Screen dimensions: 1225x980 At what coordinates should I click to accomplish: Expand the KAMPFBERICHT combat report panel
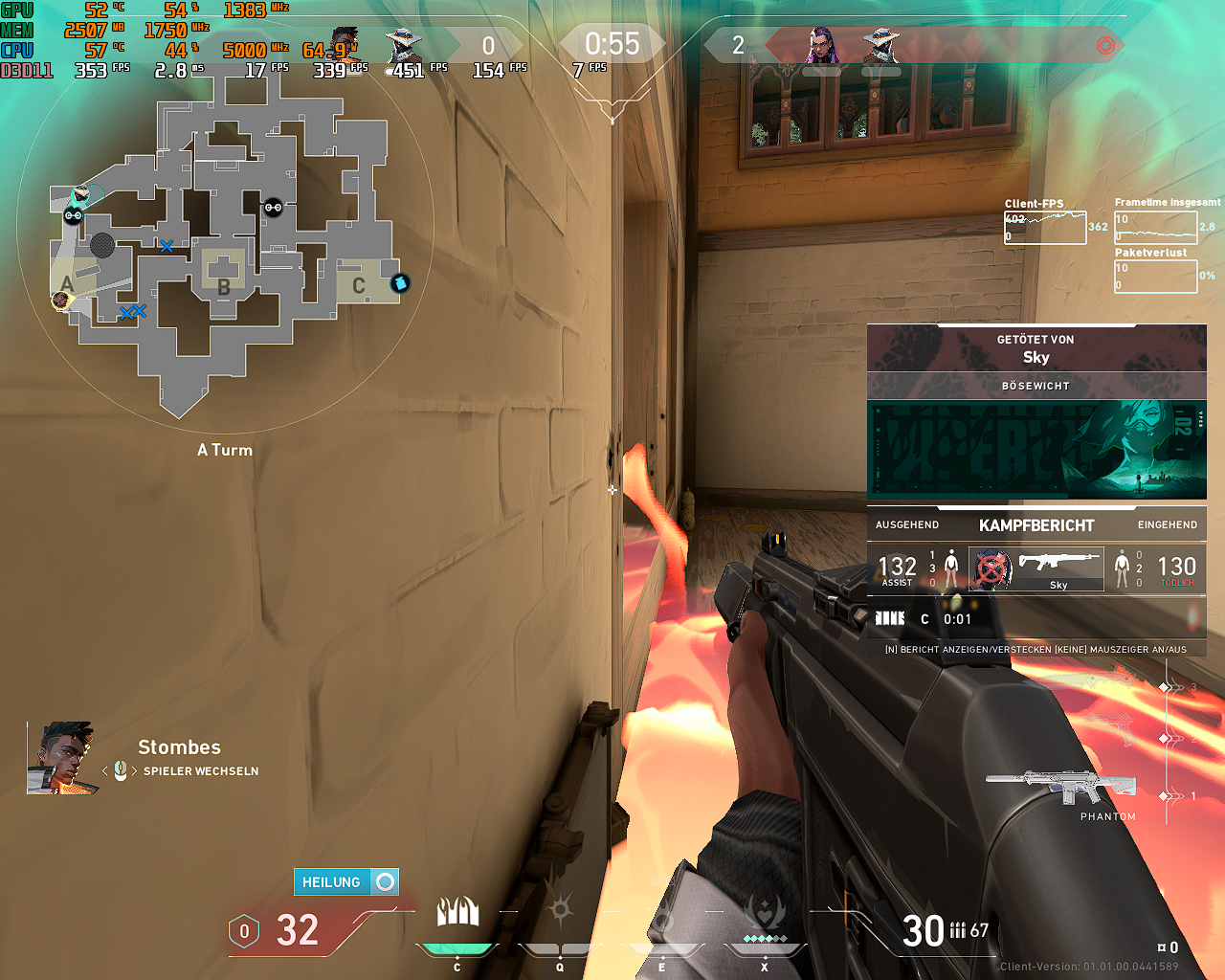1036,524
